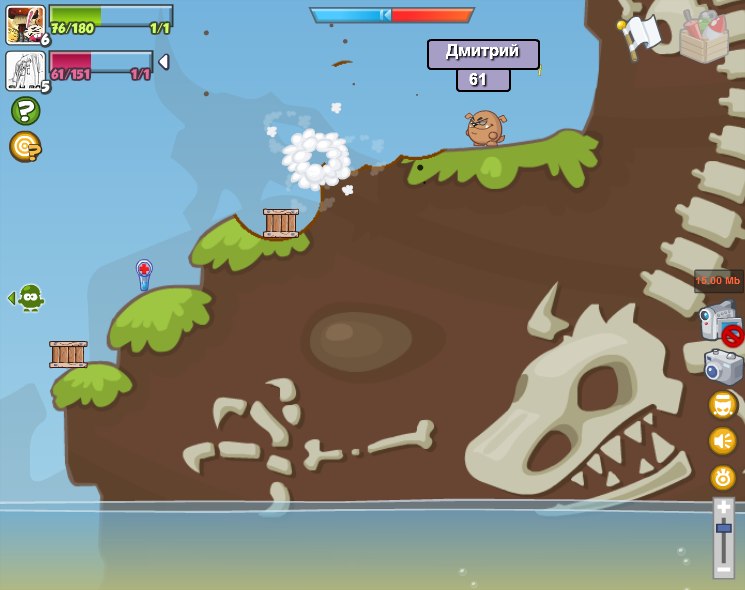
Task: Select the second player's sketch avatar
Action: pyautogui.click(x=25, y=71)
